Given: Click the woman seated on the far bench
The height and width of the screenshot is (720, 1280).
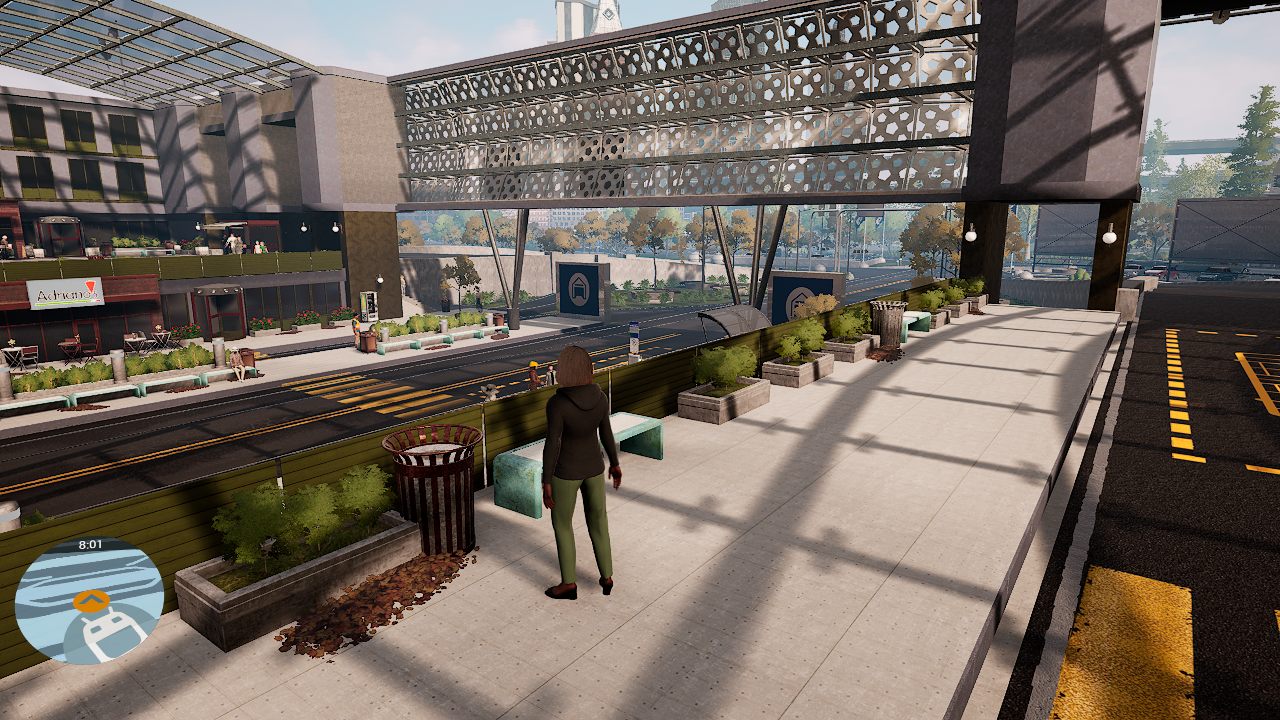Looking at the screenshot, I should (237, 362).
